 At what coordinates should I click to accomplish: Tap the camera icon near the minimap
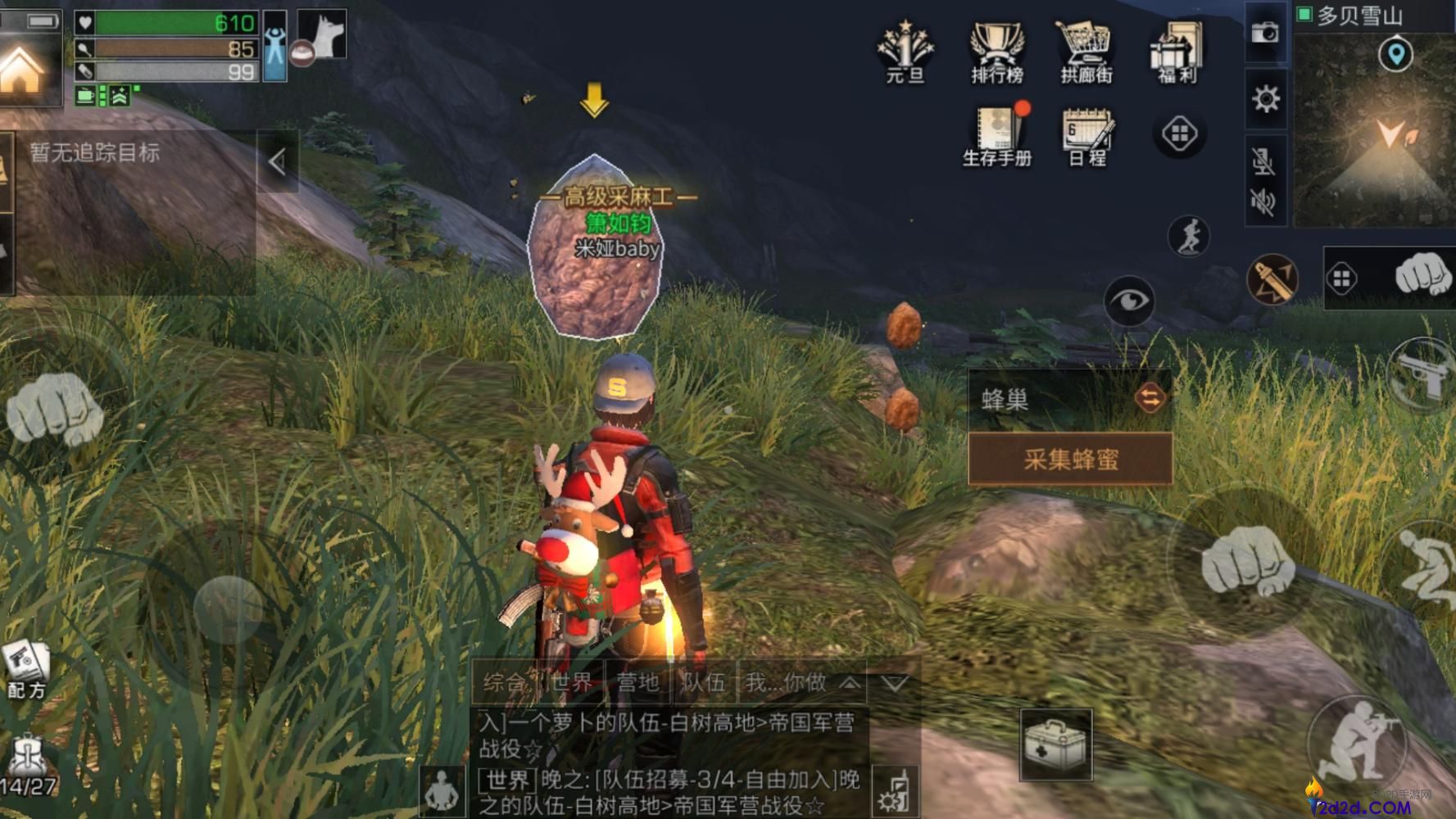1267,33
